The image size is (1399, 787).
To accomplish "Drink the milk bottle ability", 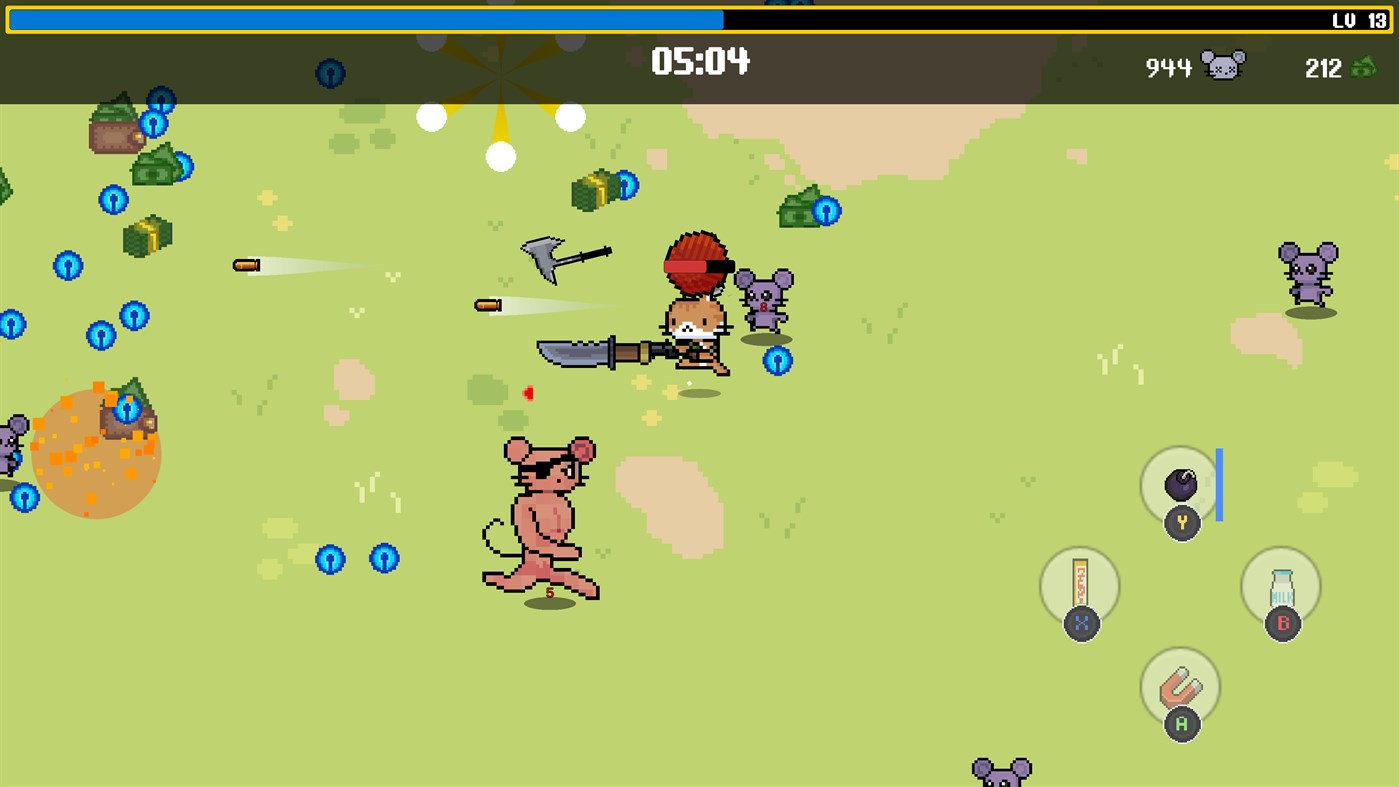I will point(1281,585).
